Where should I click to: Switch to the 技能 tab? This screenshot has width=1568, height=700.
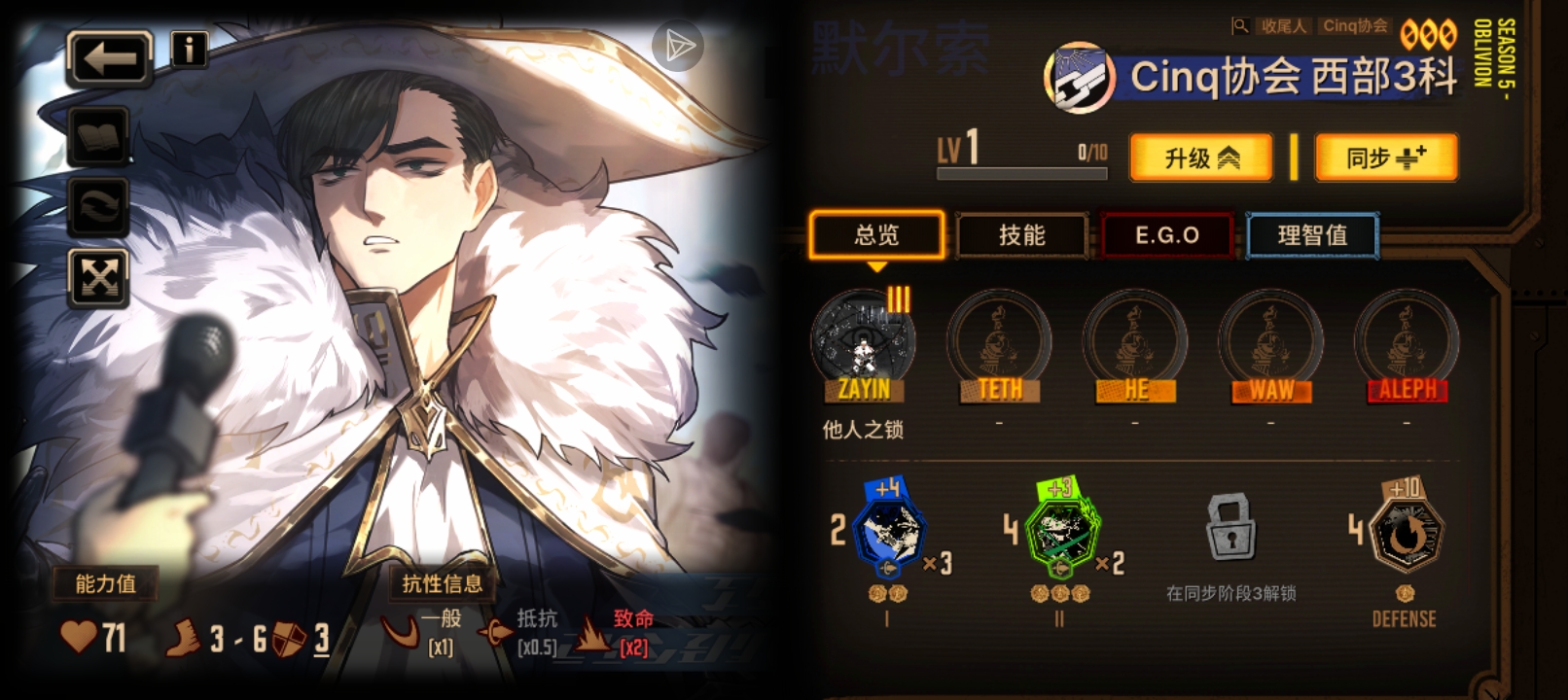click(1021, 234)
